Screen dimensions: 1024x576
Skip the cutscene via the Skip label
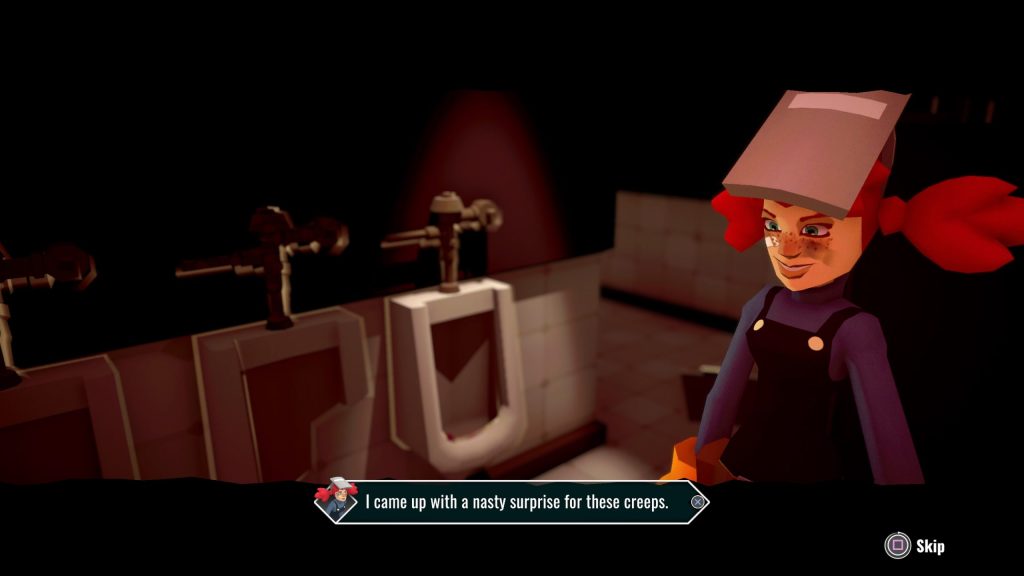pos(929,546)
